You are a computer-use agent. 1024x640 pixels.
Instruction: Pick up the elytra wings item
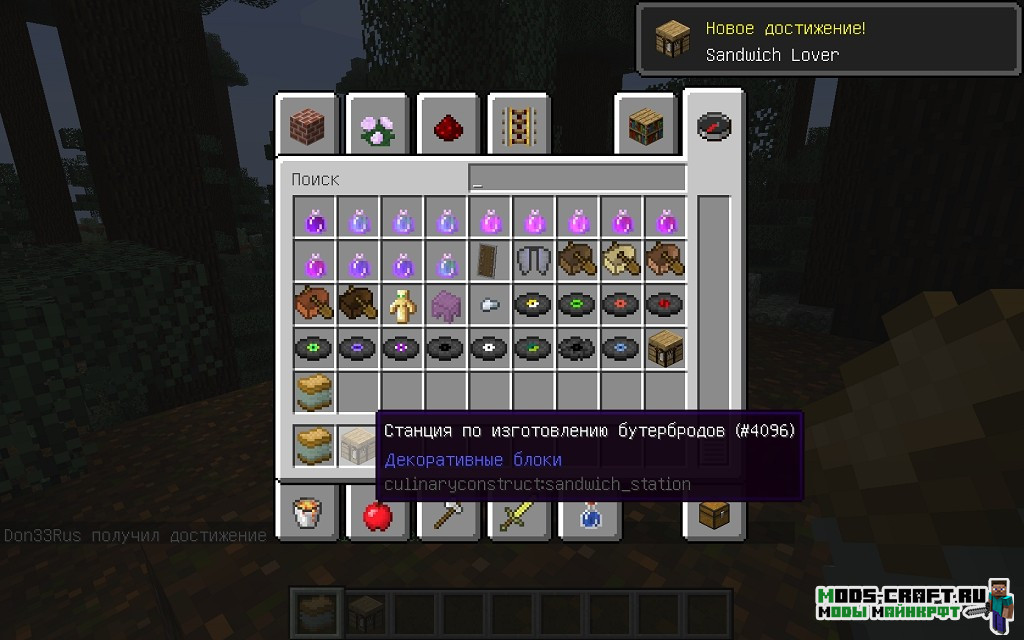533,260
